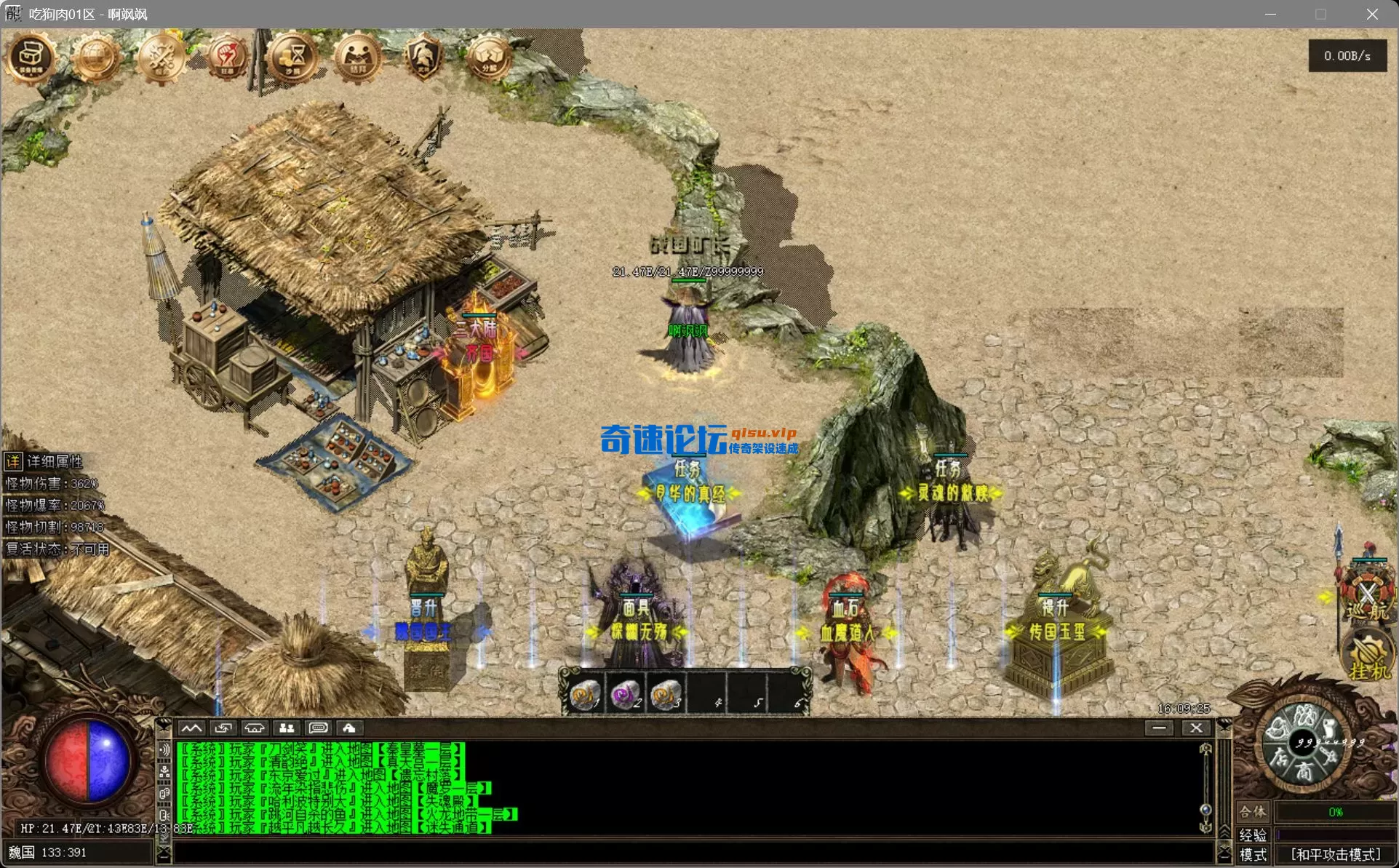The height and width of the screenshot is (868, 1399).
Task: Toggle the zigzag channel filter in chat bar
Action: [192, 728]
